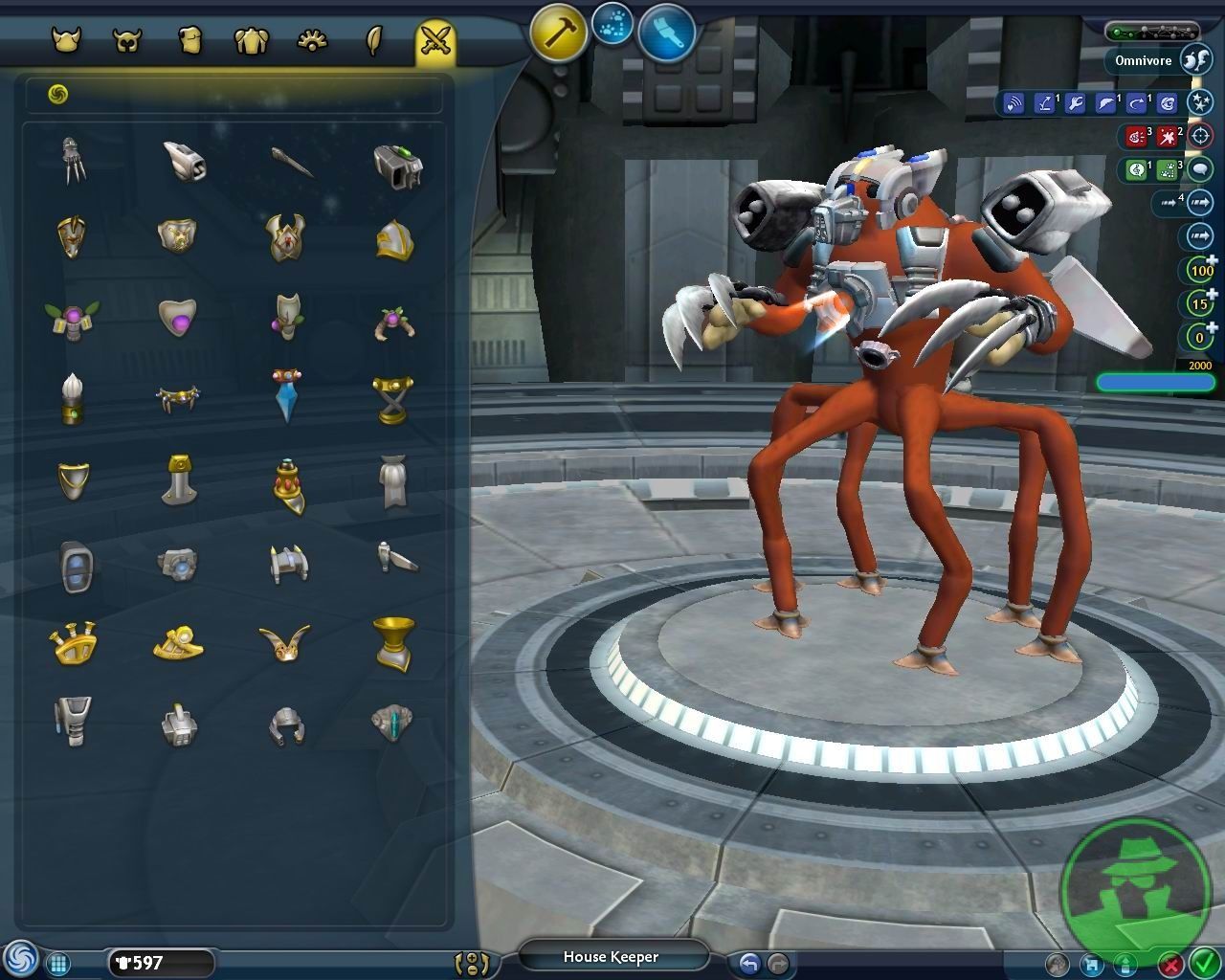Switch to paint mode with the paintbrush button
Viewport: 1225px width, 980px height.
[666, 32]
